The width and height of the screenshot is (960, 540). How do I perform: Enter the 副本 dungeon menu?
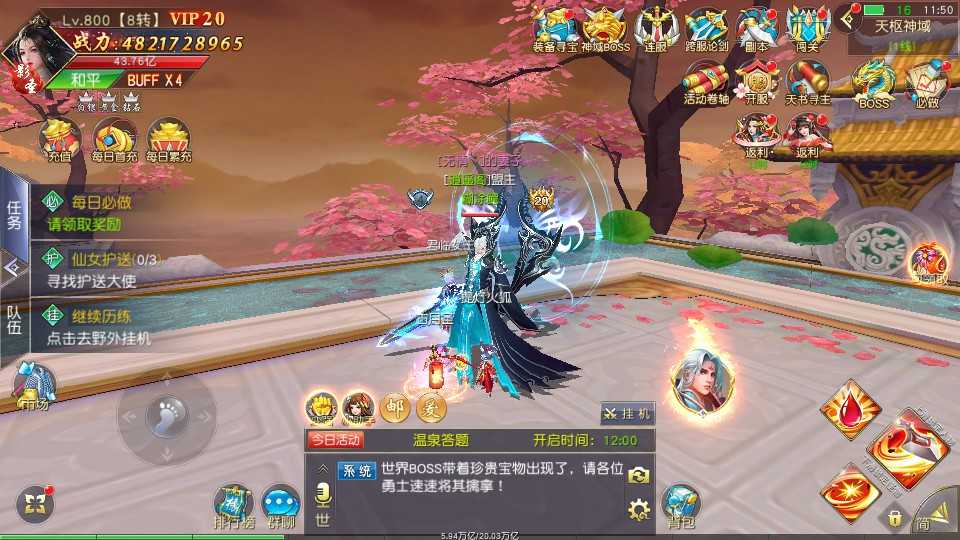[757, 28]
